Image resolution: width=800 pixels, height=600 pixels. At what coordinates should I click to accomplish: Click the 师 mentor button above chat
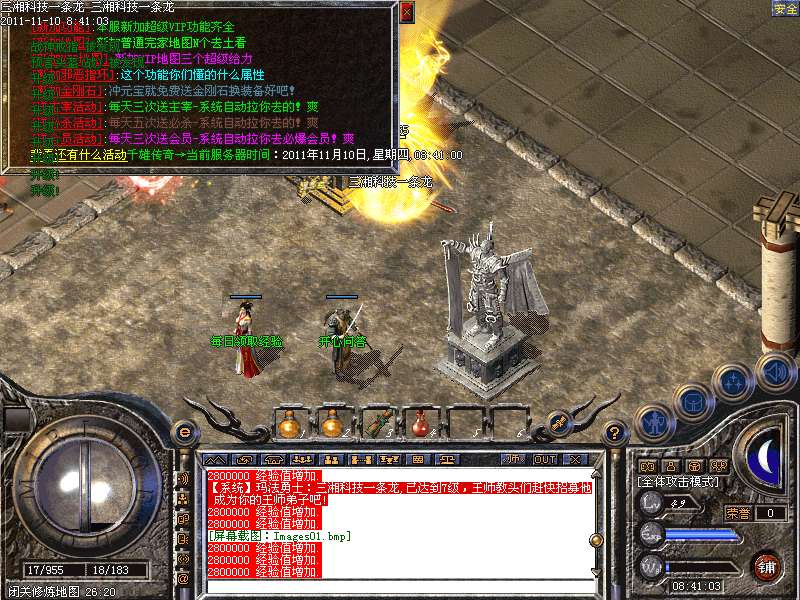point(514,459)
